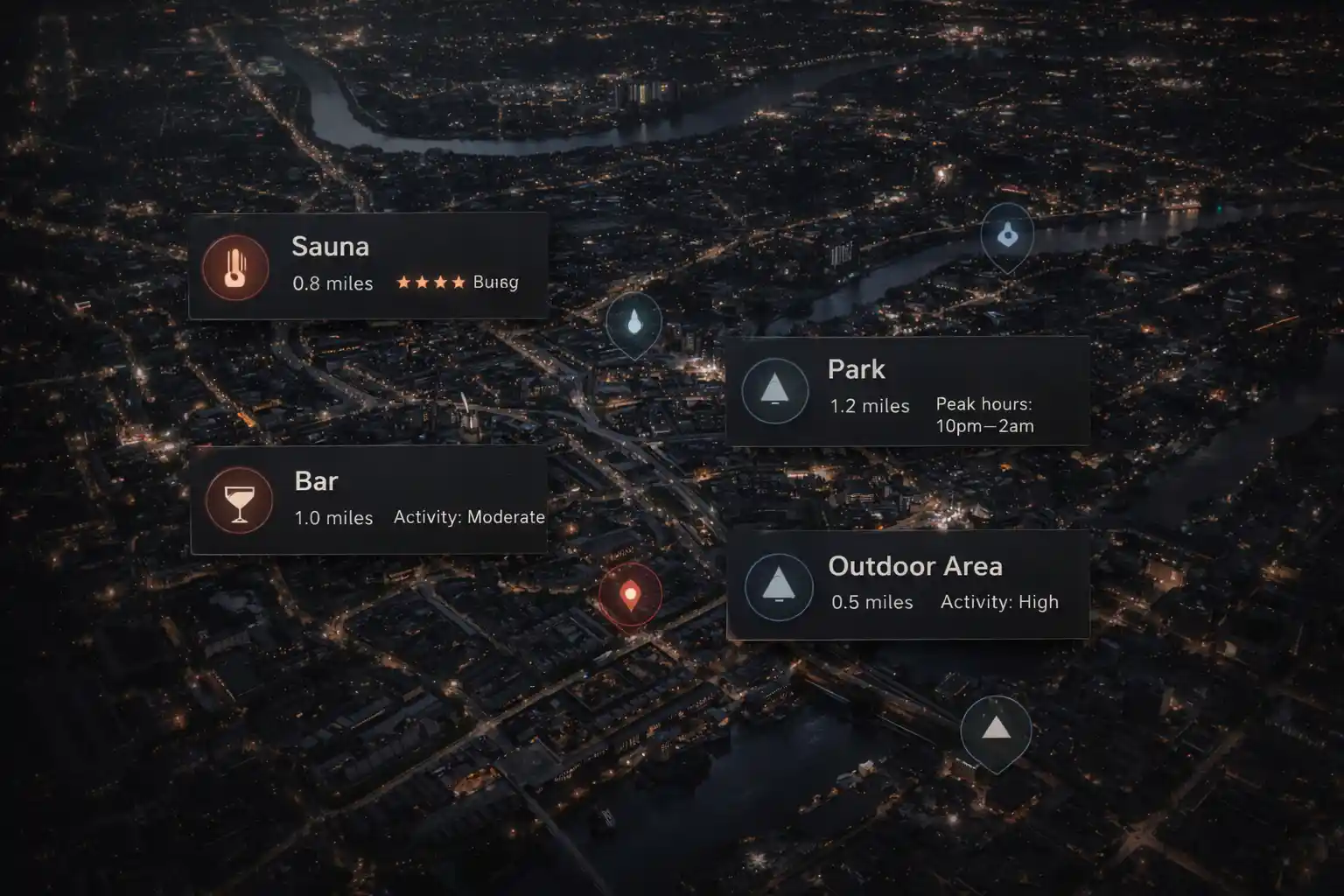
Task: Click the Outdoor Area triangle icon
Action: (x=778, y=584)
